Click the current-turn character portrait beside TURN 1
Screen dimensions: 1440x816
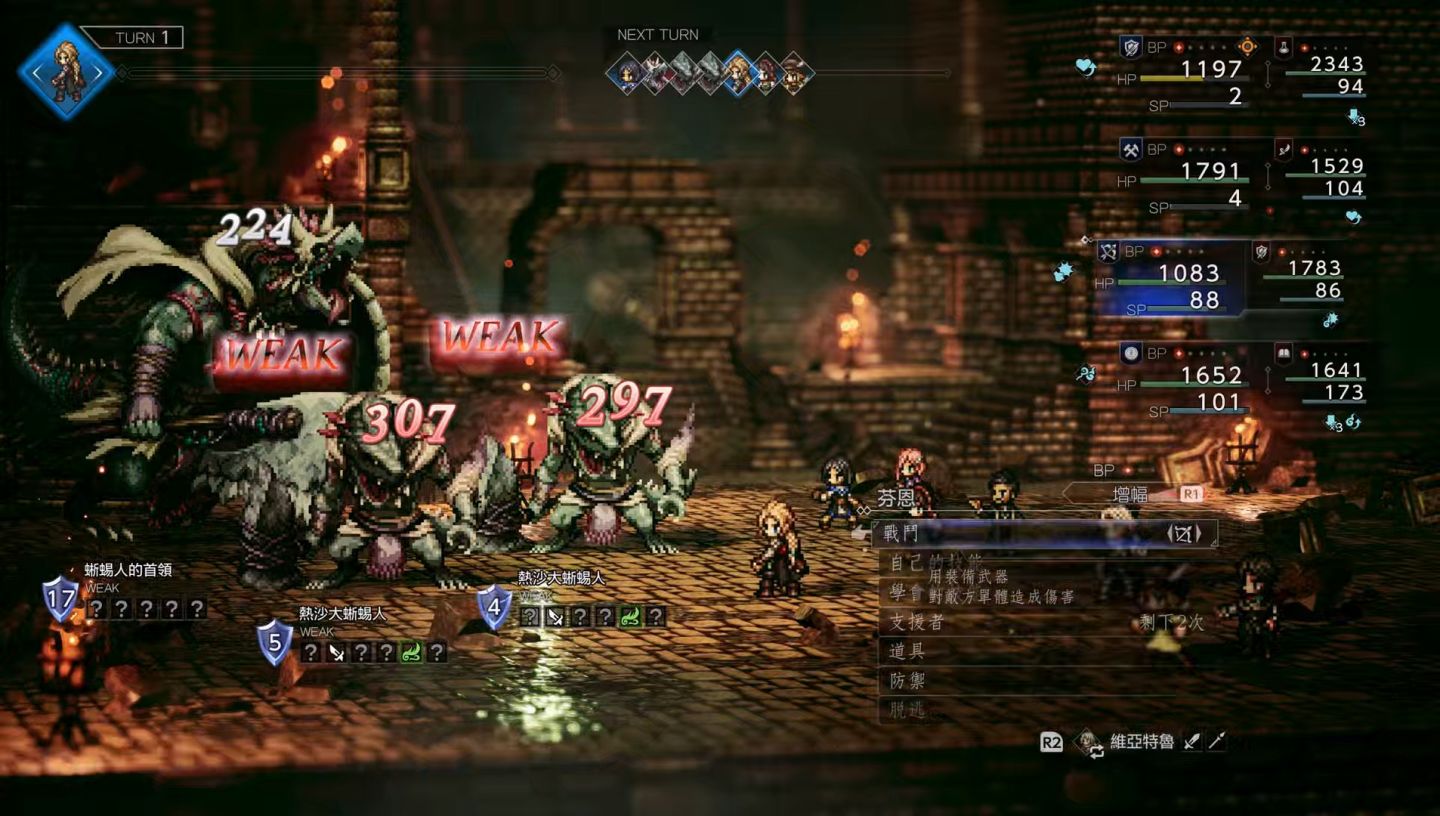tap(68, 72)
